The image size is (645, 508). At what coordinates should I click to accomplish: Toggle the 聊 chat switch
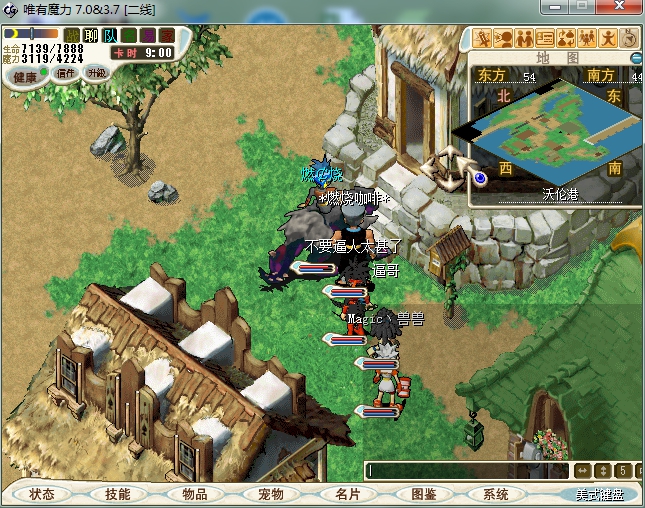point(91,36)
